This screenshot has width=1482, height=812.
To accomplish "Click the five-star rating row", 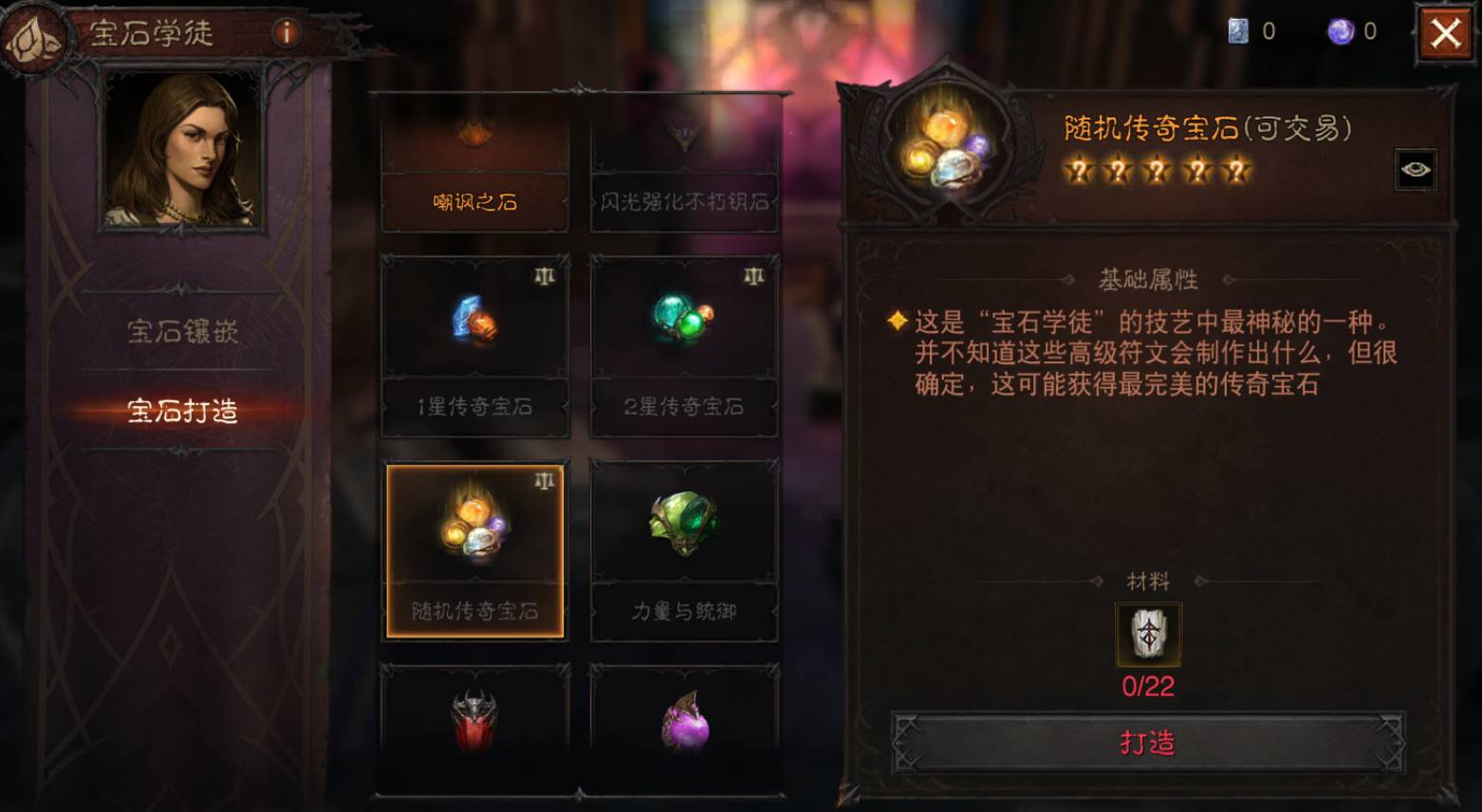I will click(1158, 171).
